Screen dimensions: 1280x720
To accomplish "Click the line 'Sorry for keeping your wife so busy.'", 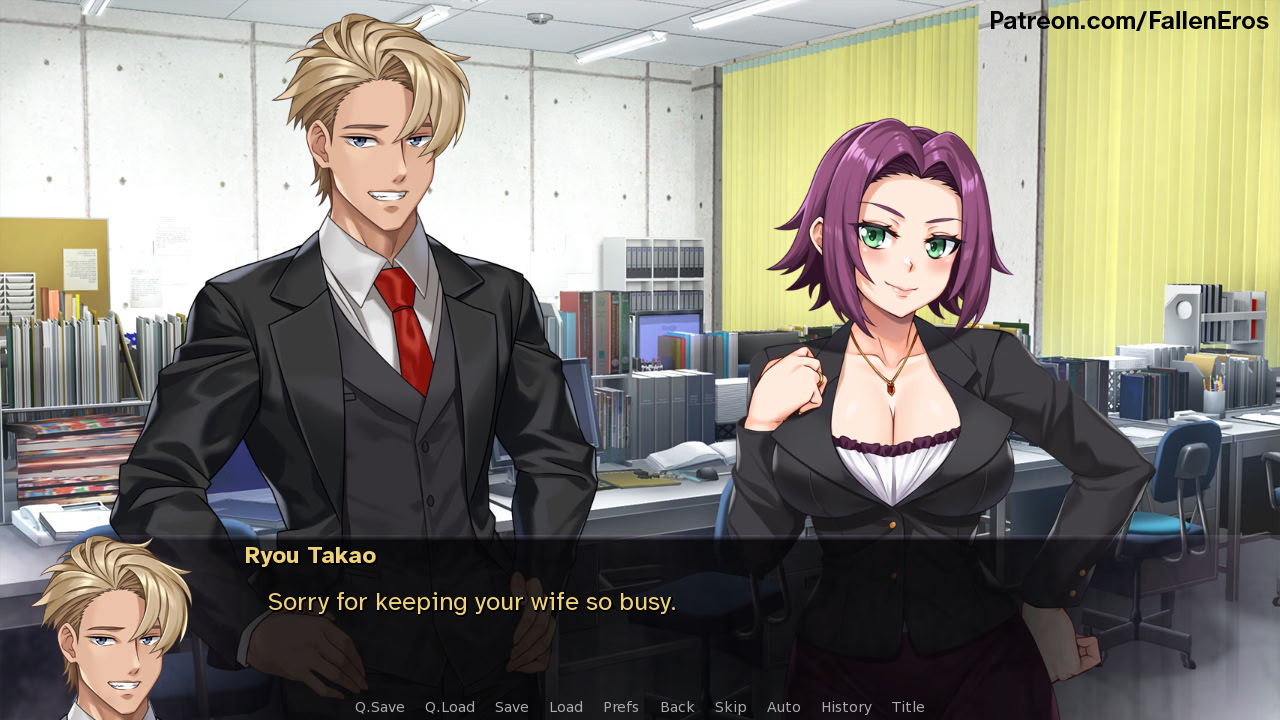I will click(x=472, y=601).
